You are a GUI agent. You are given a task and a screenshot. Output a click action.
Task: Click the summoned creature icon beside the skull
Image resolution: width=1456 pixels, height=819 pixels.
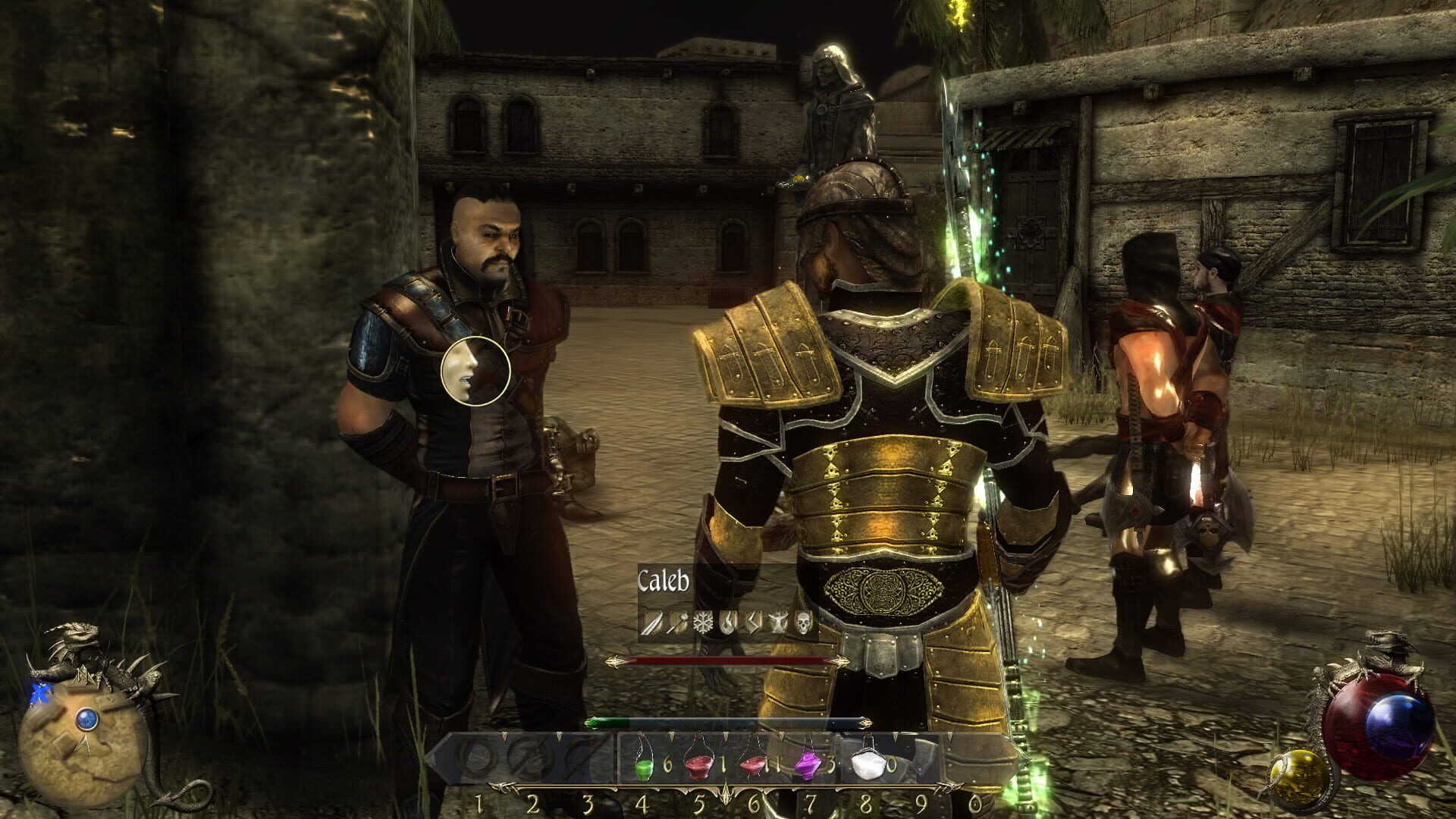tap(778, 623)
